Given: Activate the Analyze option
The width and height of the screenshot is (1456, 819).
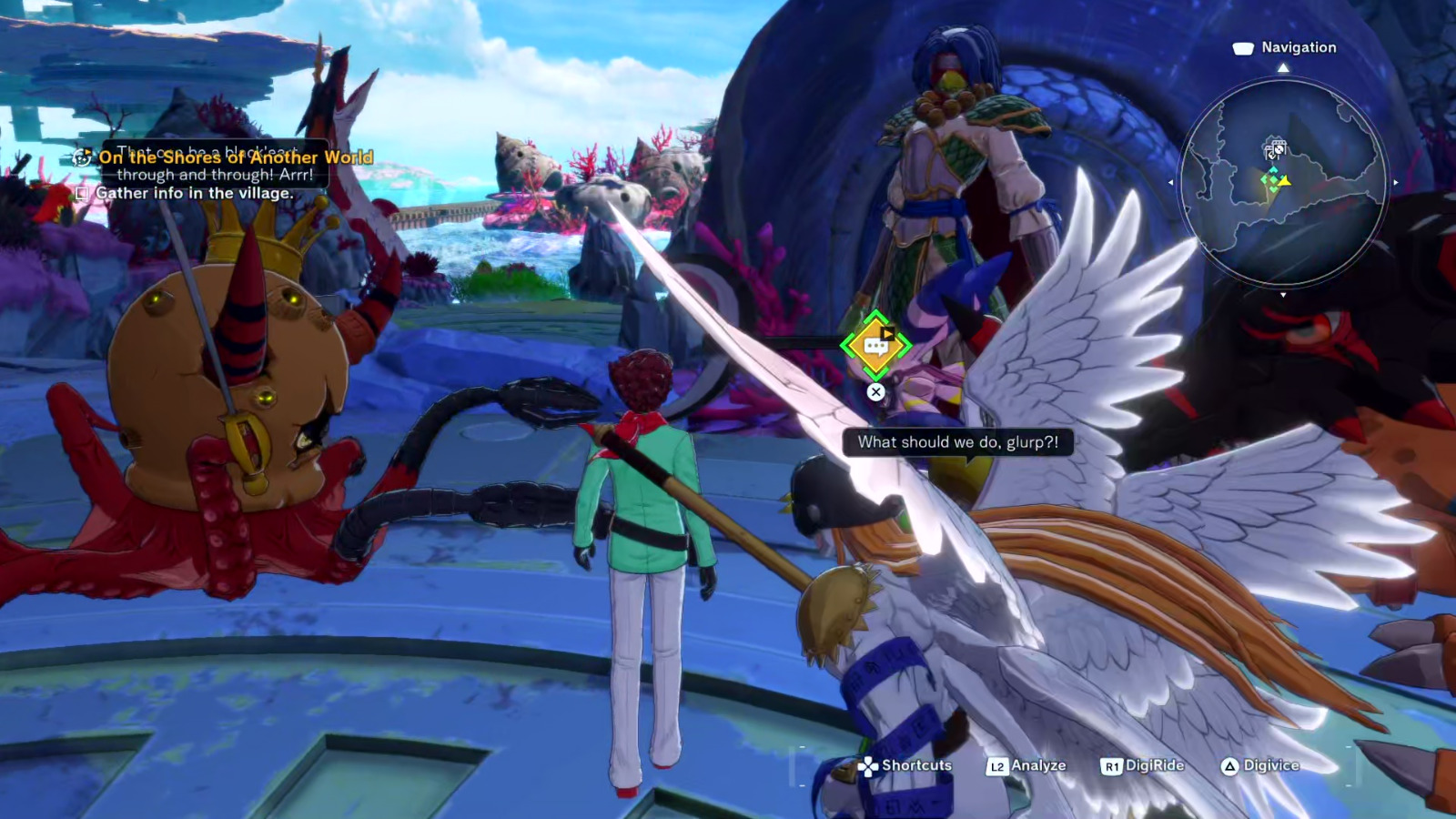Looking at the screenshot, I should [x=1026, y=765].
